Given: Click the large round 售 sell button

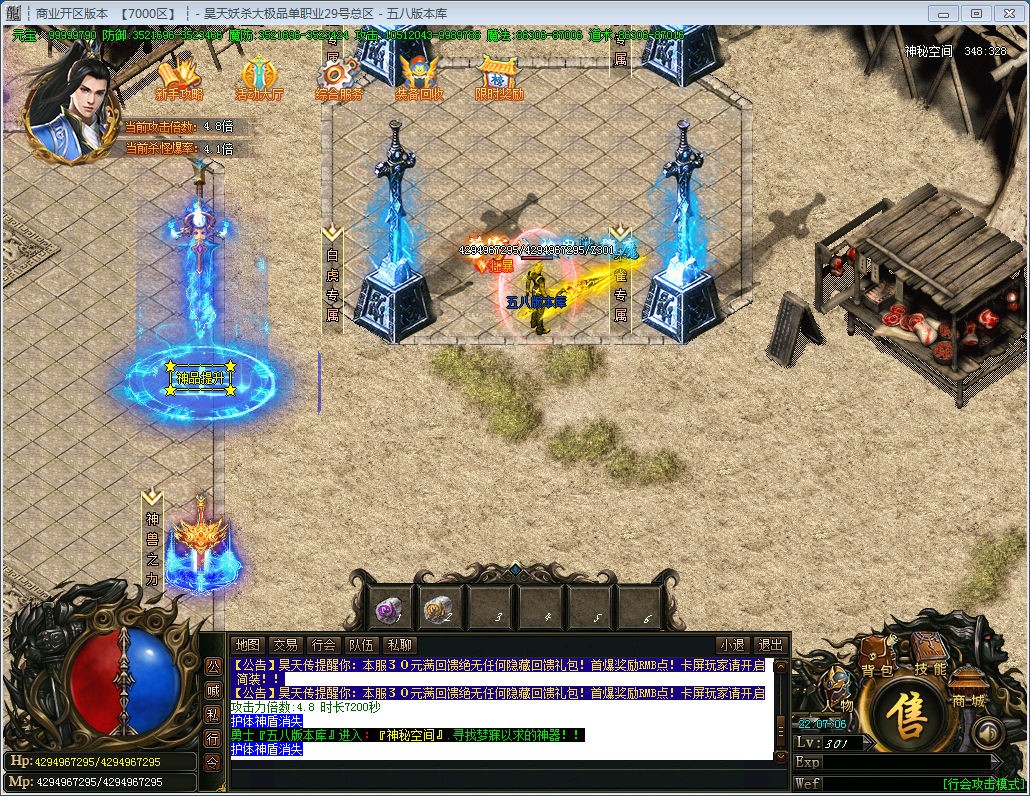Looking at the screenshot, I should (908, 720).
